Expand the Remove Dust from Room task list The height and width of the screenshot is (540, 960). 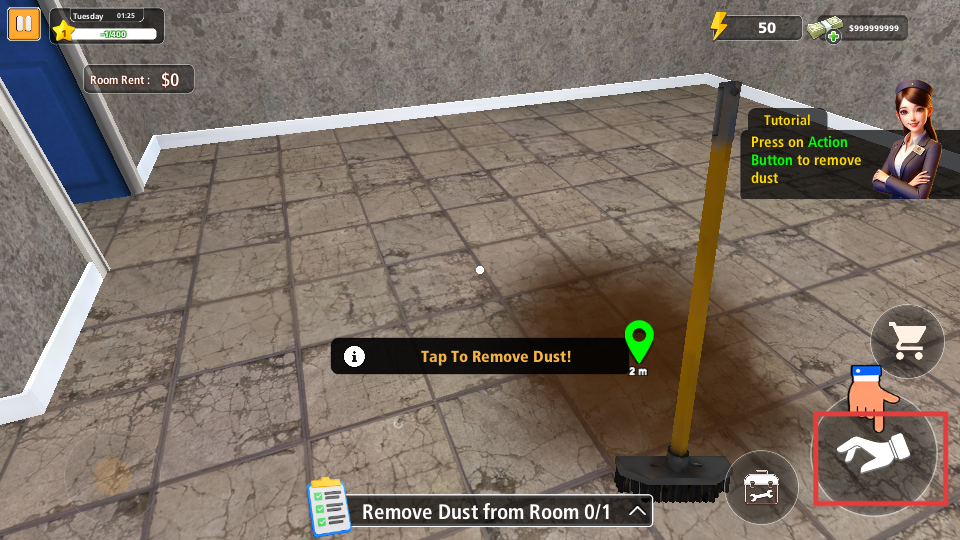point(636,512)
